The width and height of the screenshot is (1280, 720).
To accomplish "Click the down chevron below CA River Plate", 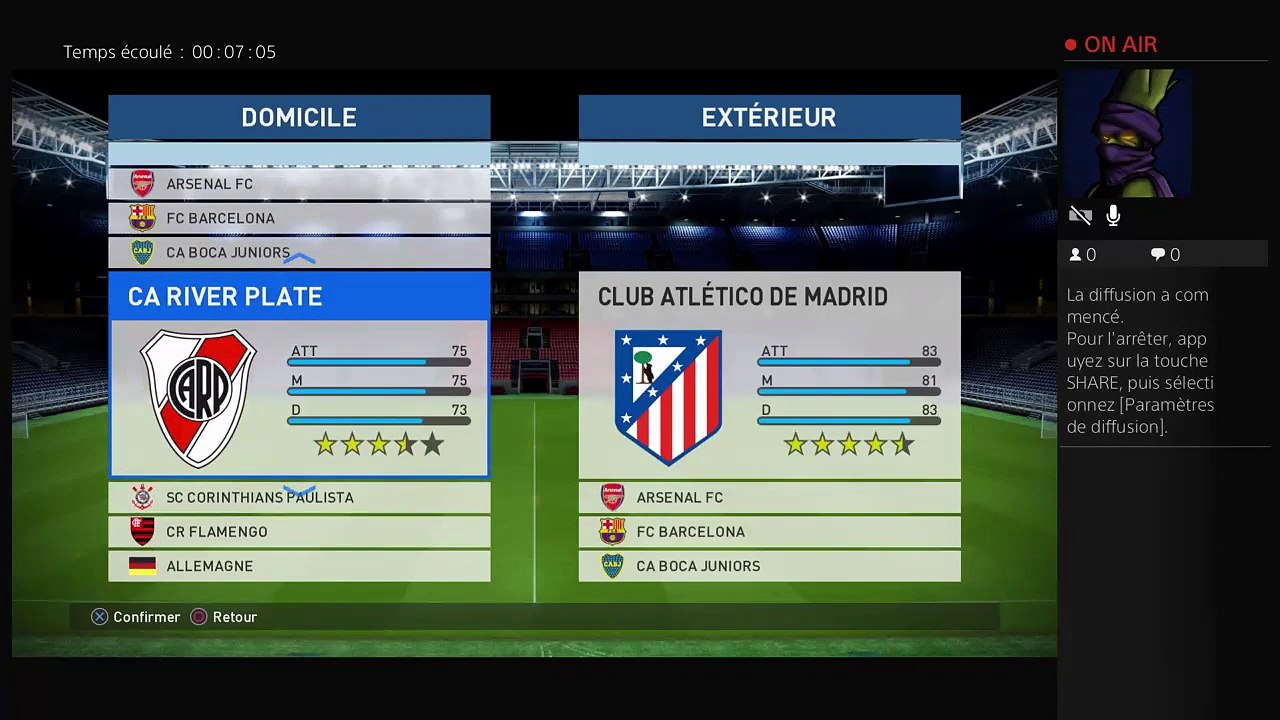I will 299,491.
